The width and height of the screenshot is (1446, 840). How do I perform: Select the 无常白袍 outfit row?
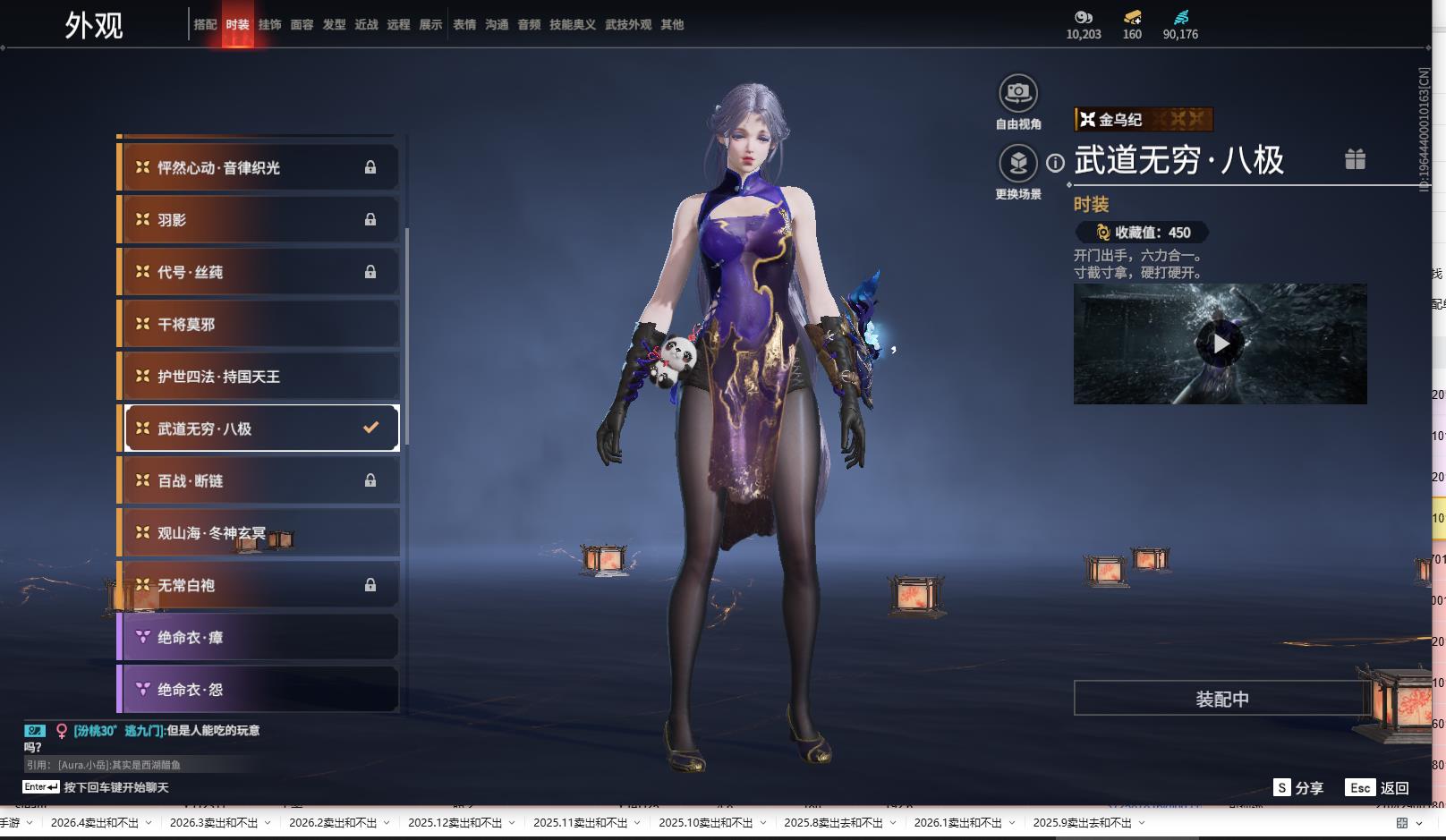(259, 586)
